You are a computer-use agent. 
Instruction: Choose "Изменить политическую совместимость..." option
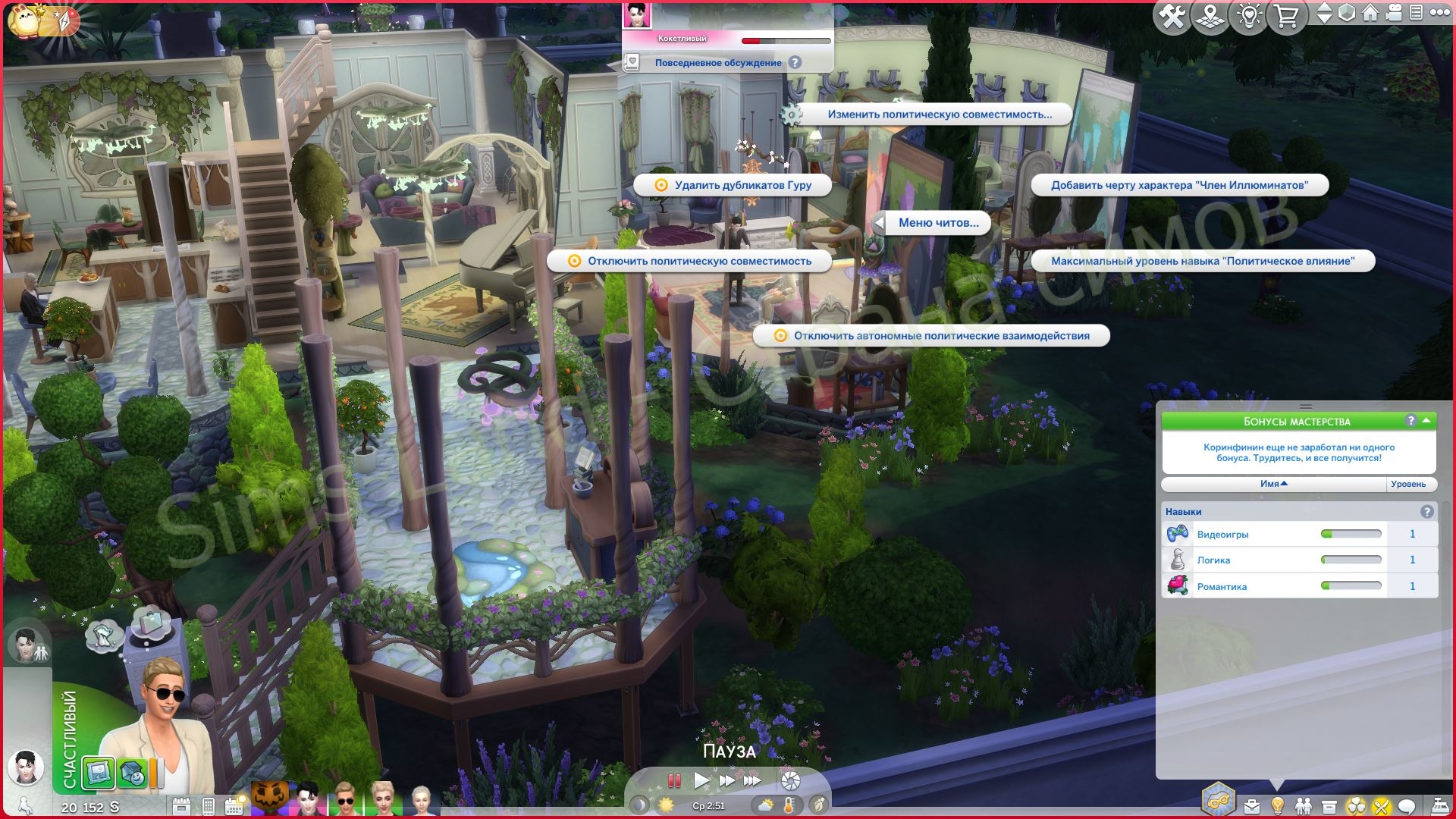click(x=939, y=115)
